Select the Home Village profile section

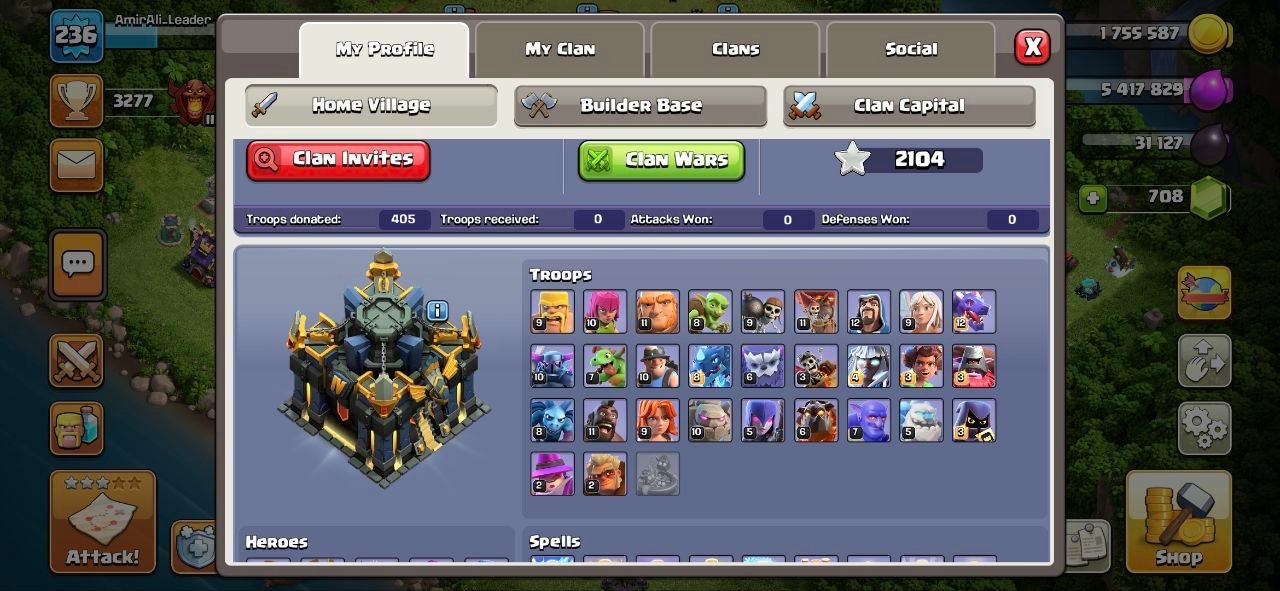[371, 105]
